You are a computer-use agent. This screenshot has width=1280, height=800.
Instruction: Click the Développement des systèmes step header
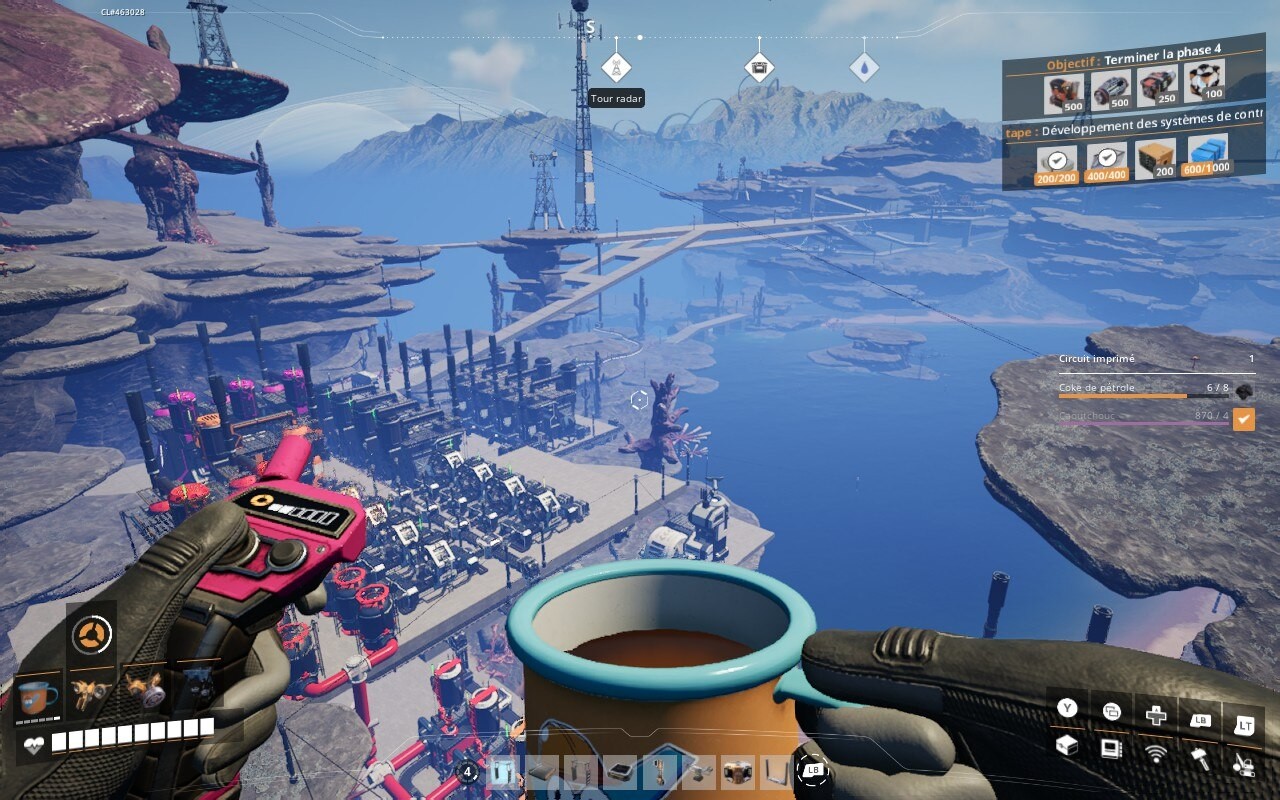(1135, 127)
